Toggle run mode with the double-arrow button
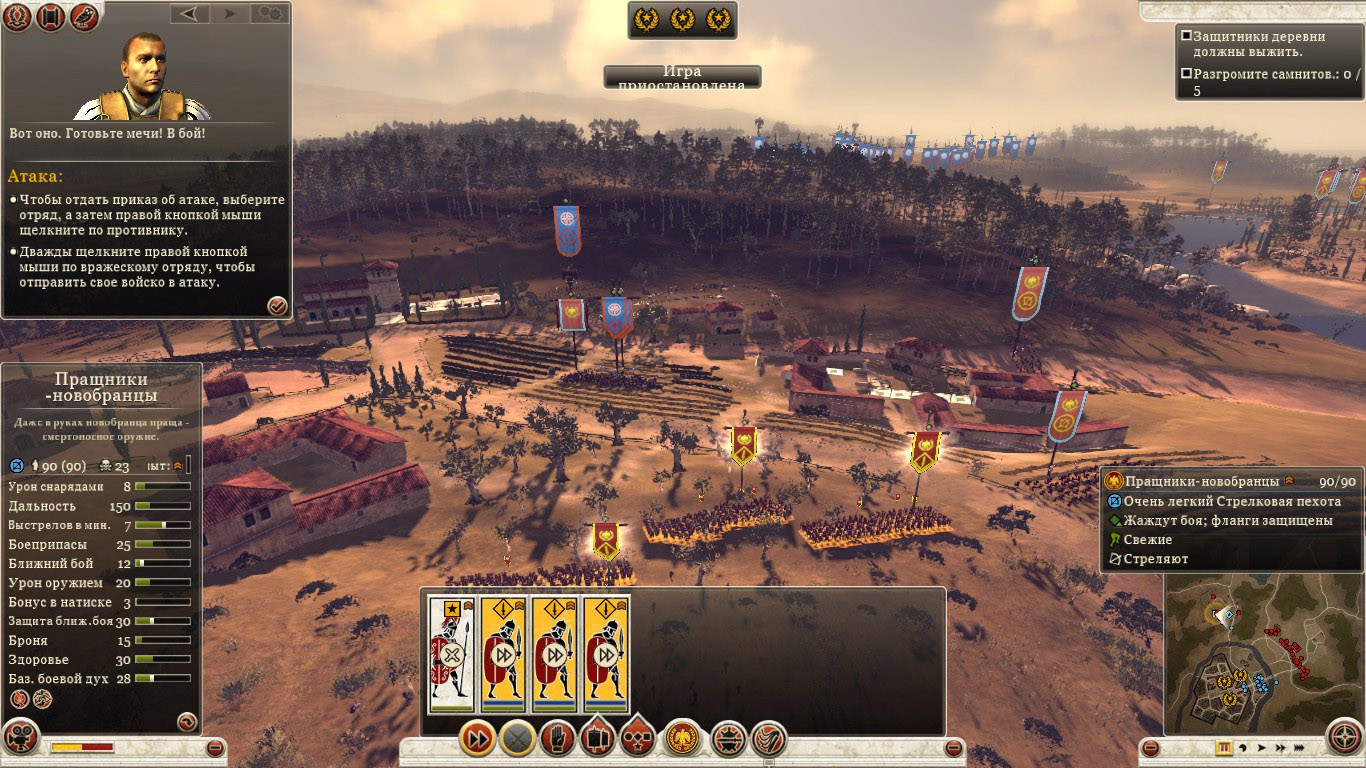1366x768 pixels. pyautogui.click(x=478, y=739)
